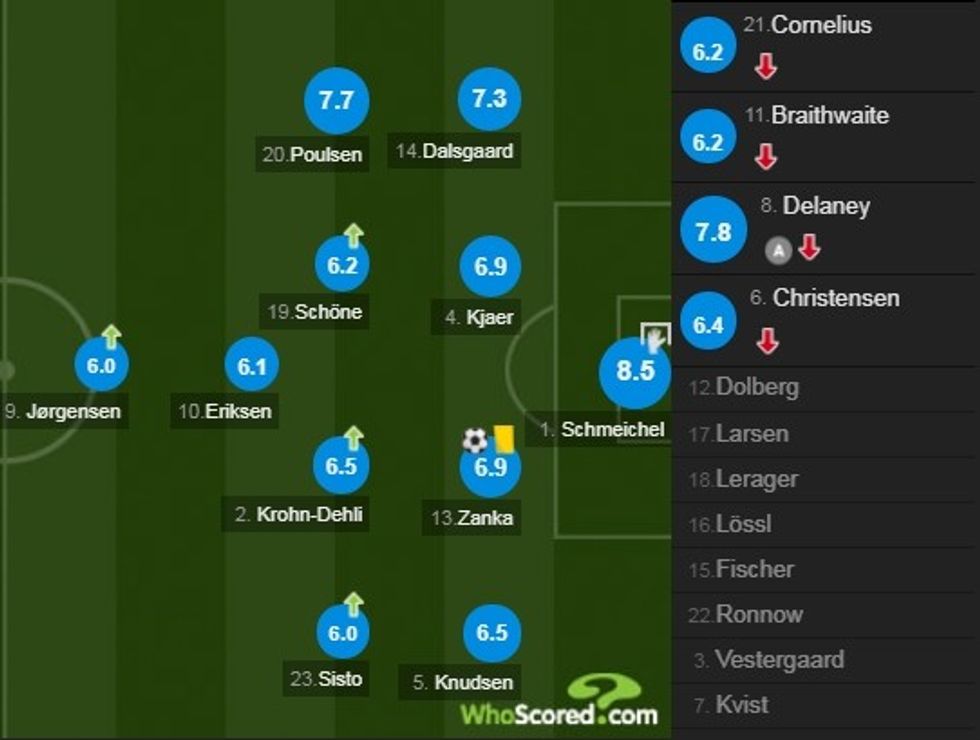Click Krohn-Dehli's player marker
The image size is (980, 740).
(x=341, y=466)
